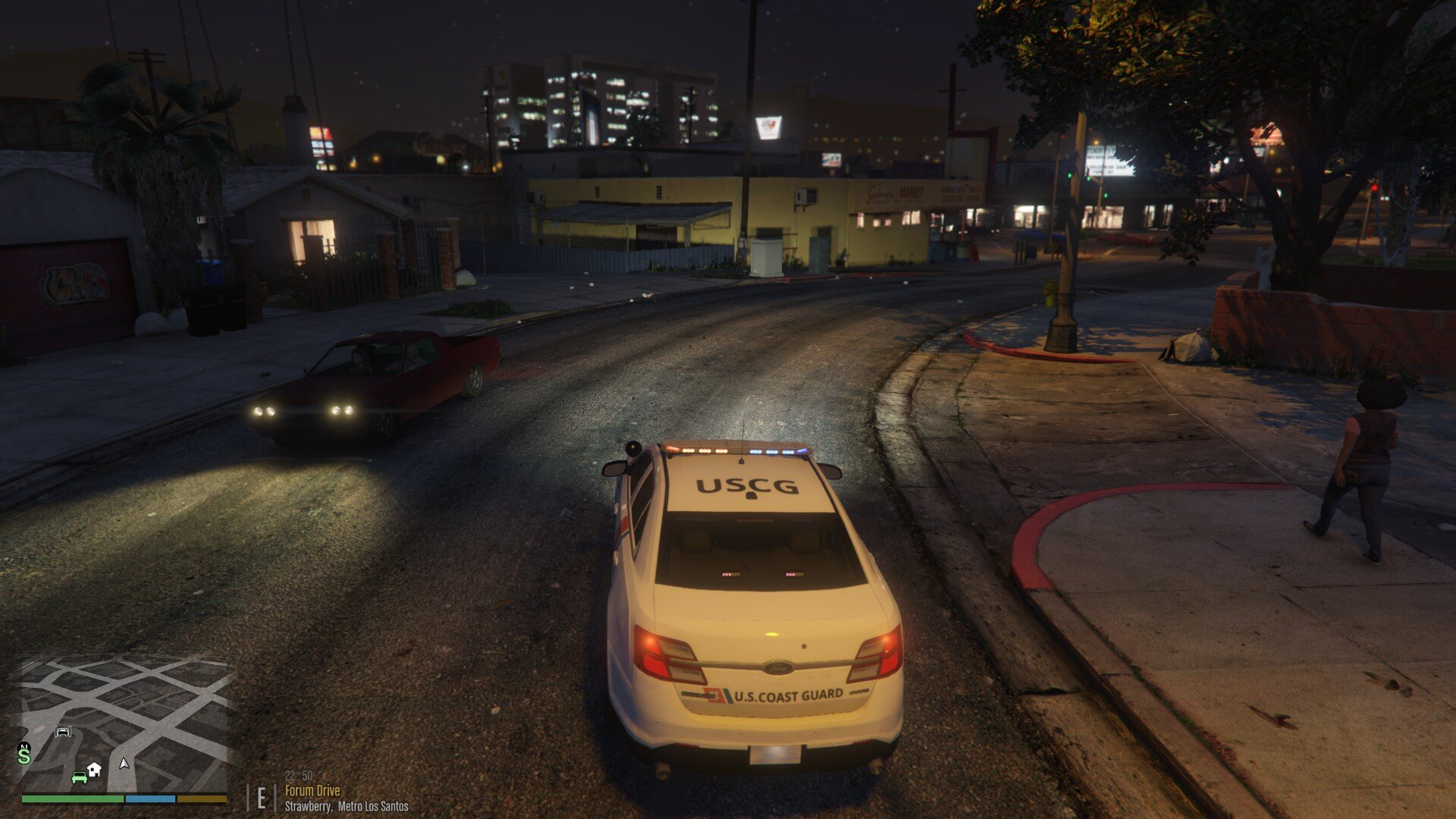This screenshot has height=819, width=1456.
Task: Click the impound garage car icon on the minimap
Action: (63, 731)
